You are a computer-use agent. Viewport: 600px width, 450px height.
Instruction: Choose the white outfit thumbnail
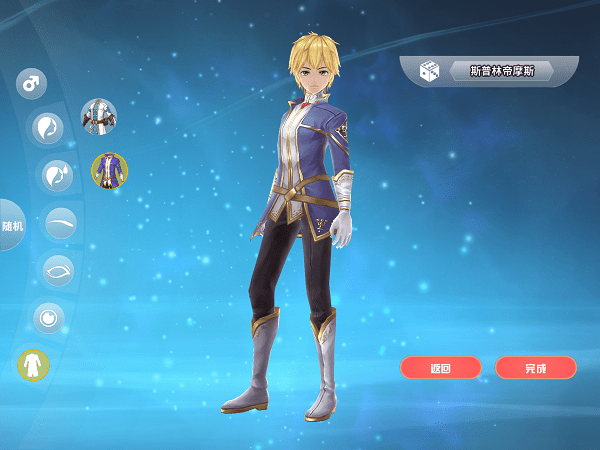point(98,116)
